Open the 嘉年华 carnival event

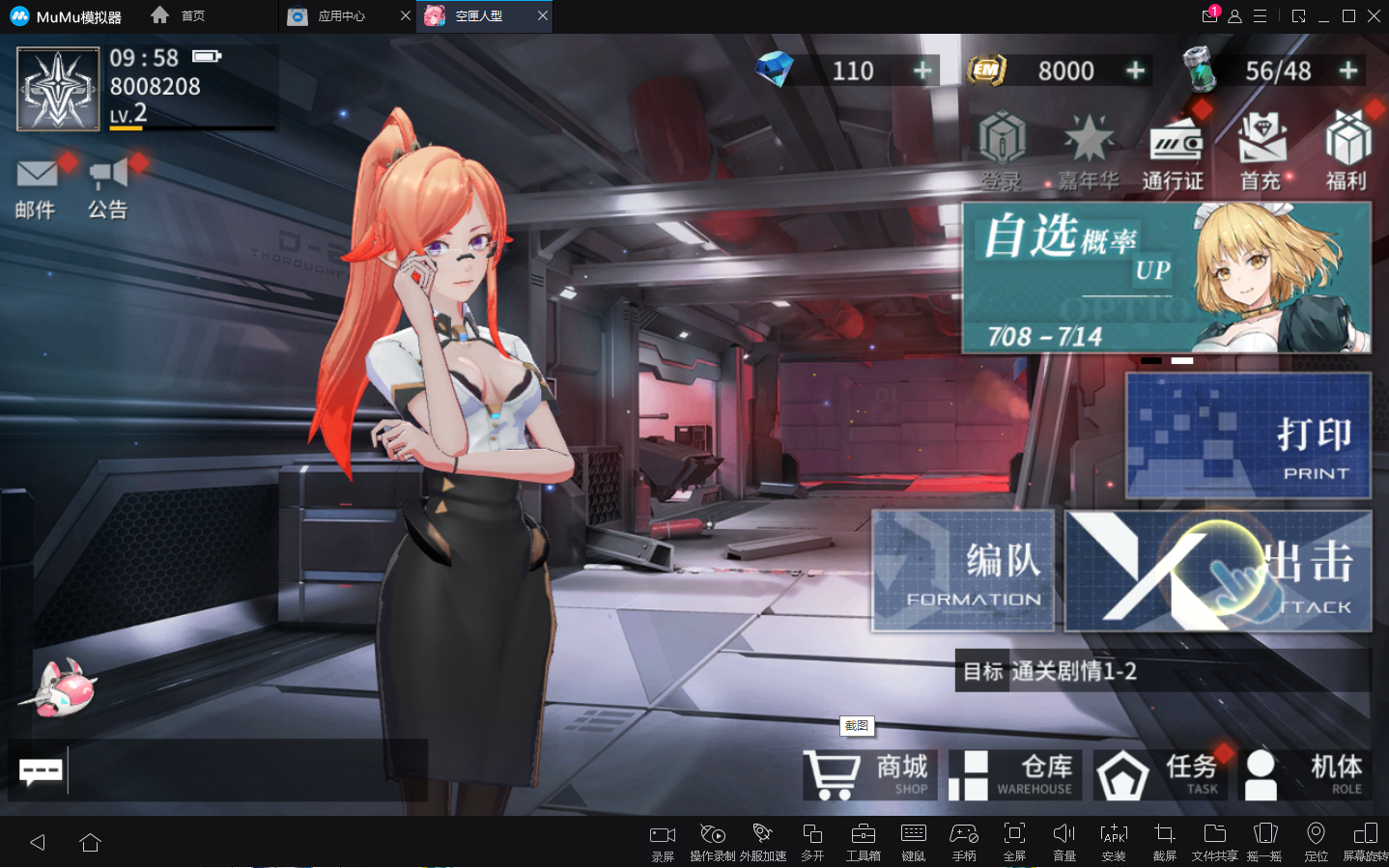1089,152
